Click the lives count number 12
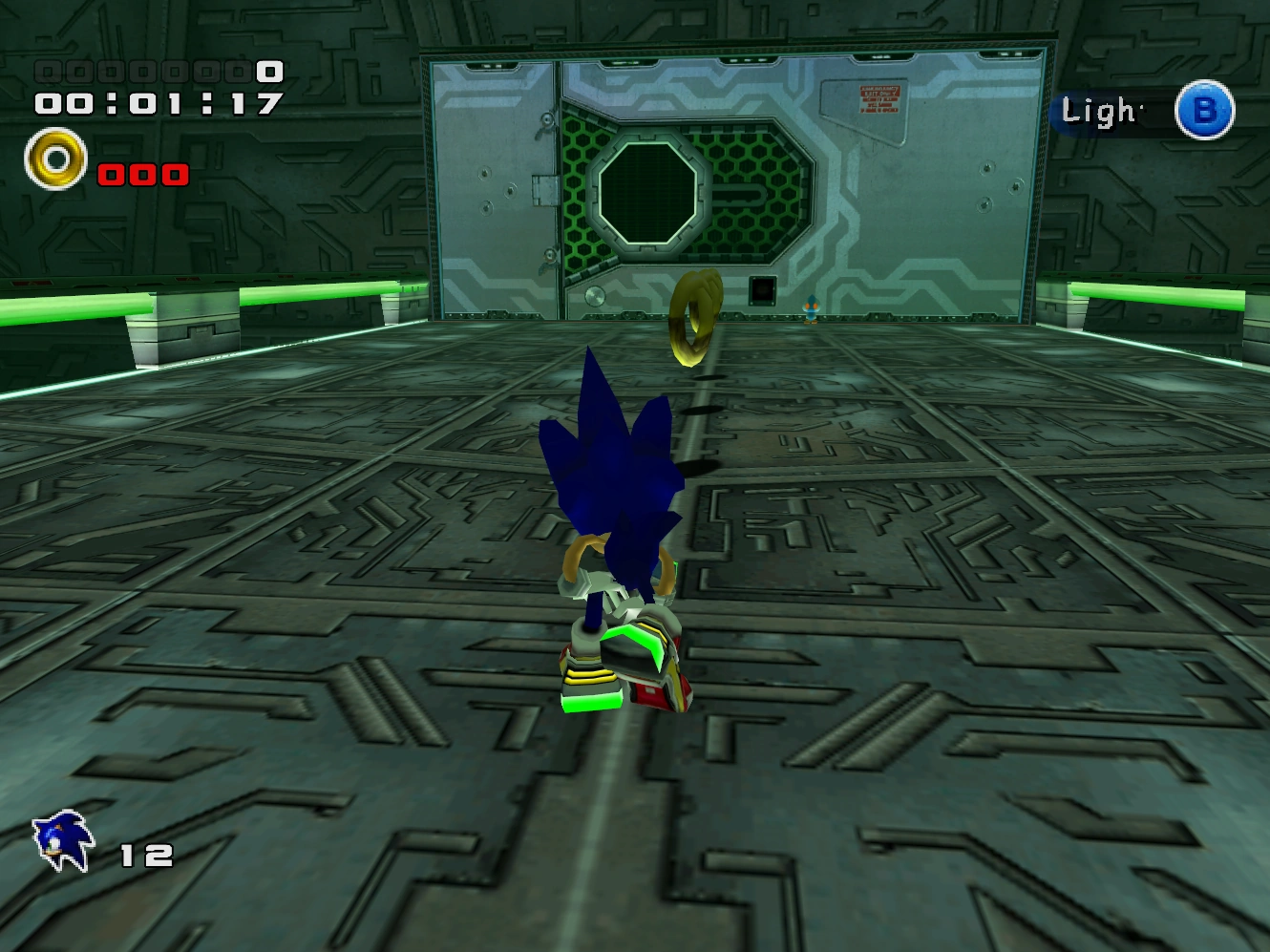 click(145, 854)
